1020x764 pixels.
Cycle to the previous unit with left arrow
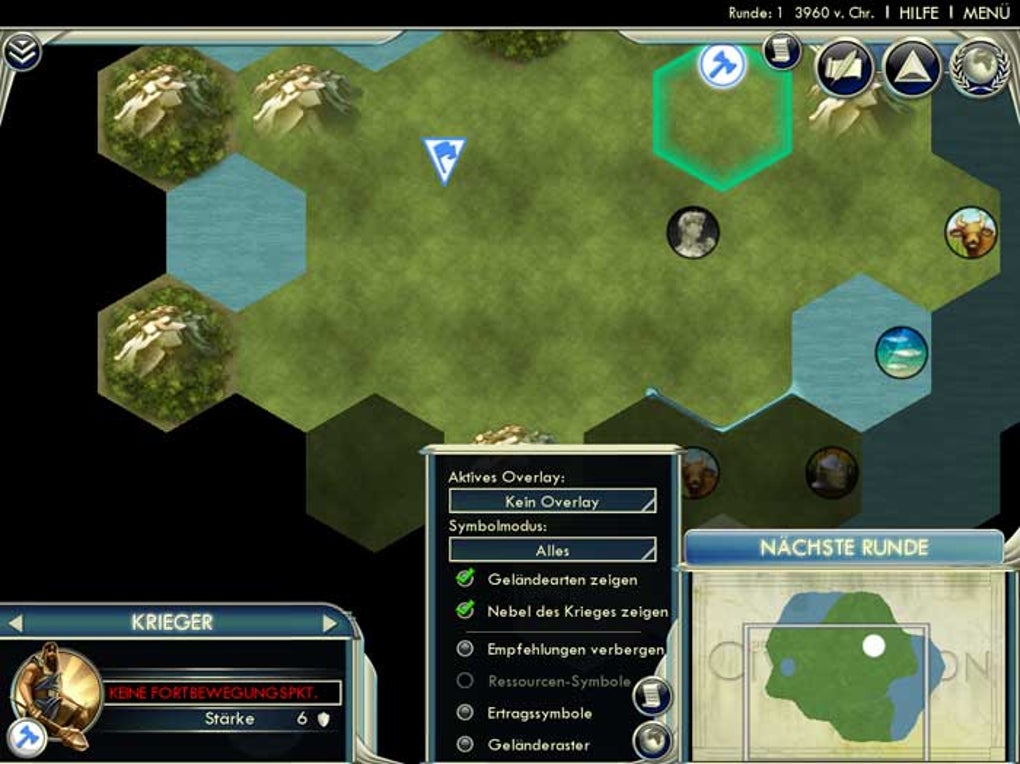(x=15, y=623)
